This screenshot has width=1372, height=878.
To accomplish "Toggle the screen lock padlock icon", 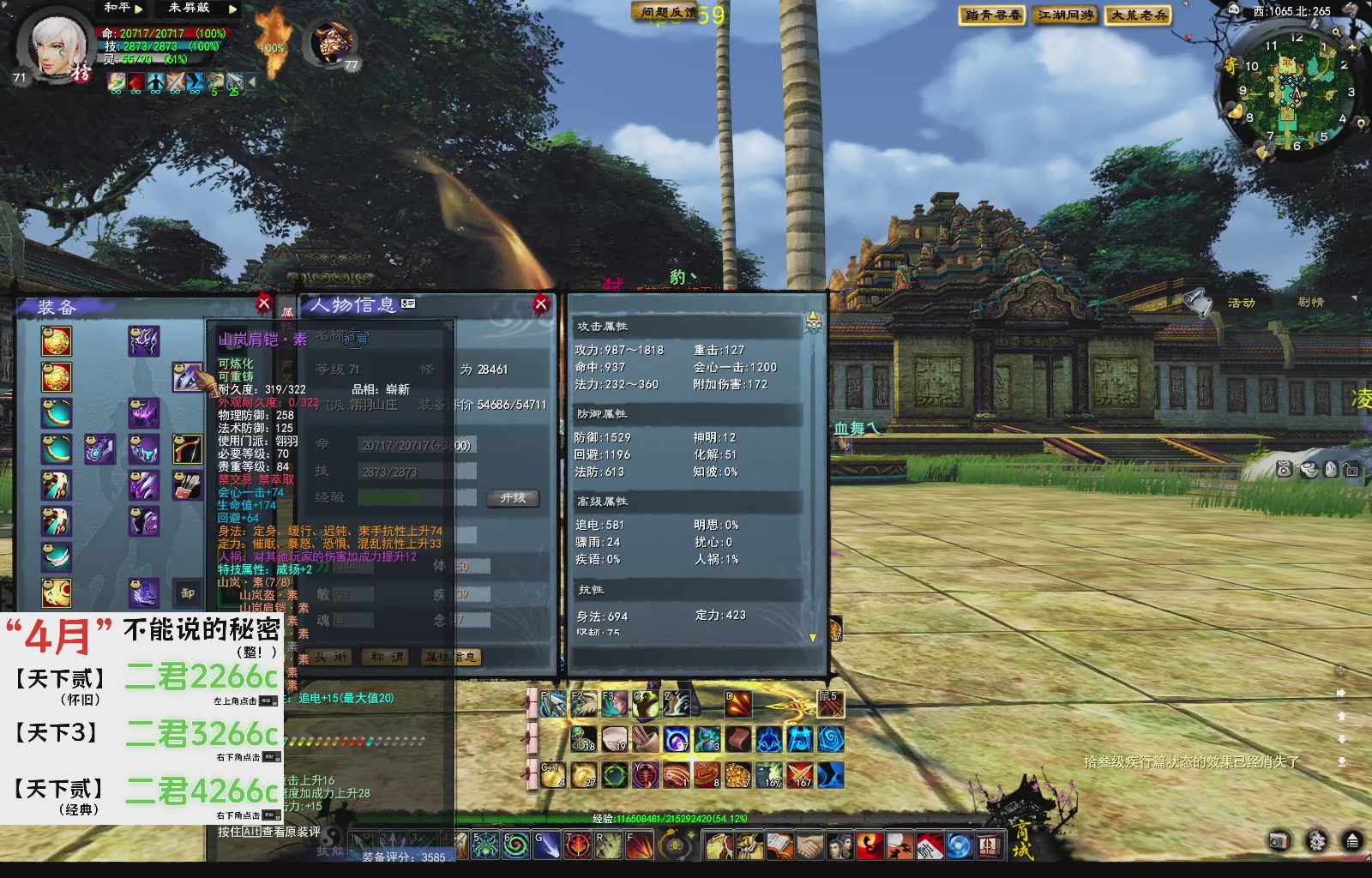I will pos(1353,469).
